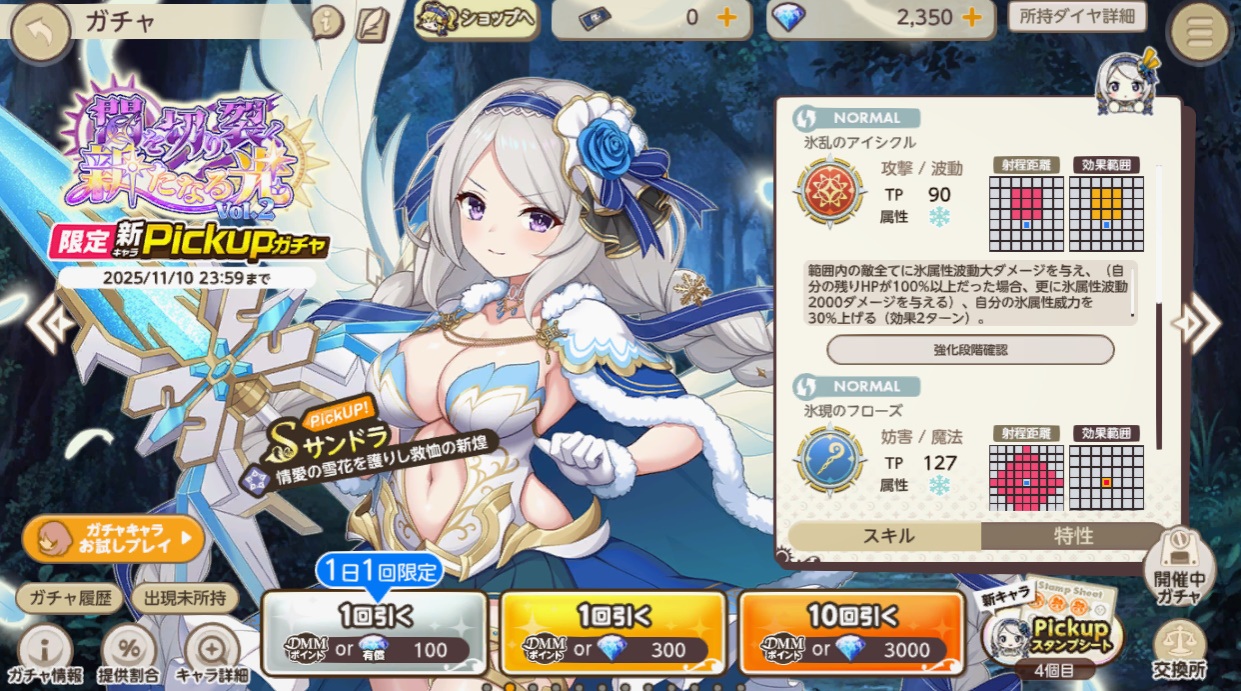
Task: Open ガチャ情報 gacha information
Action: [44, 653]
